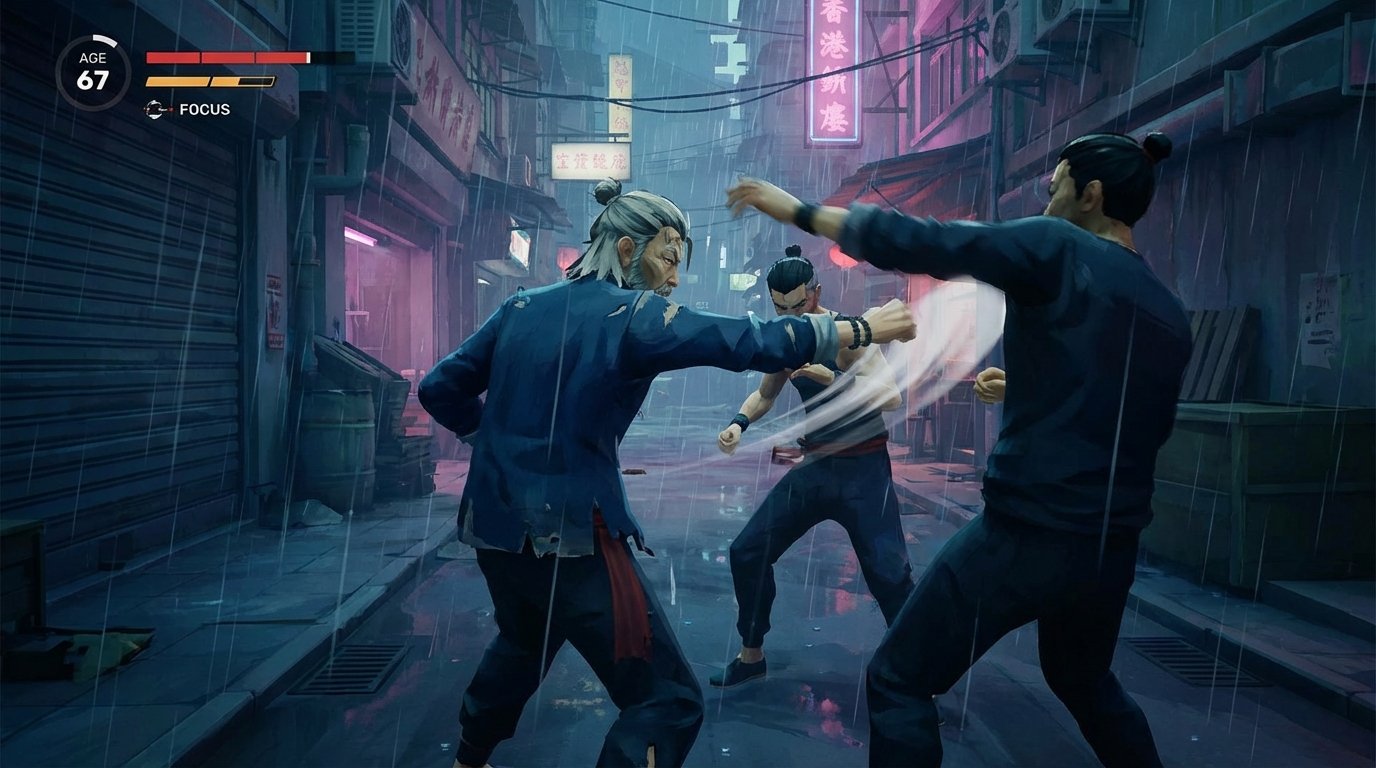This screenshot has width=1376, height=768.
Task: Click the AGE text in the HUD
Action: [92, 58]
